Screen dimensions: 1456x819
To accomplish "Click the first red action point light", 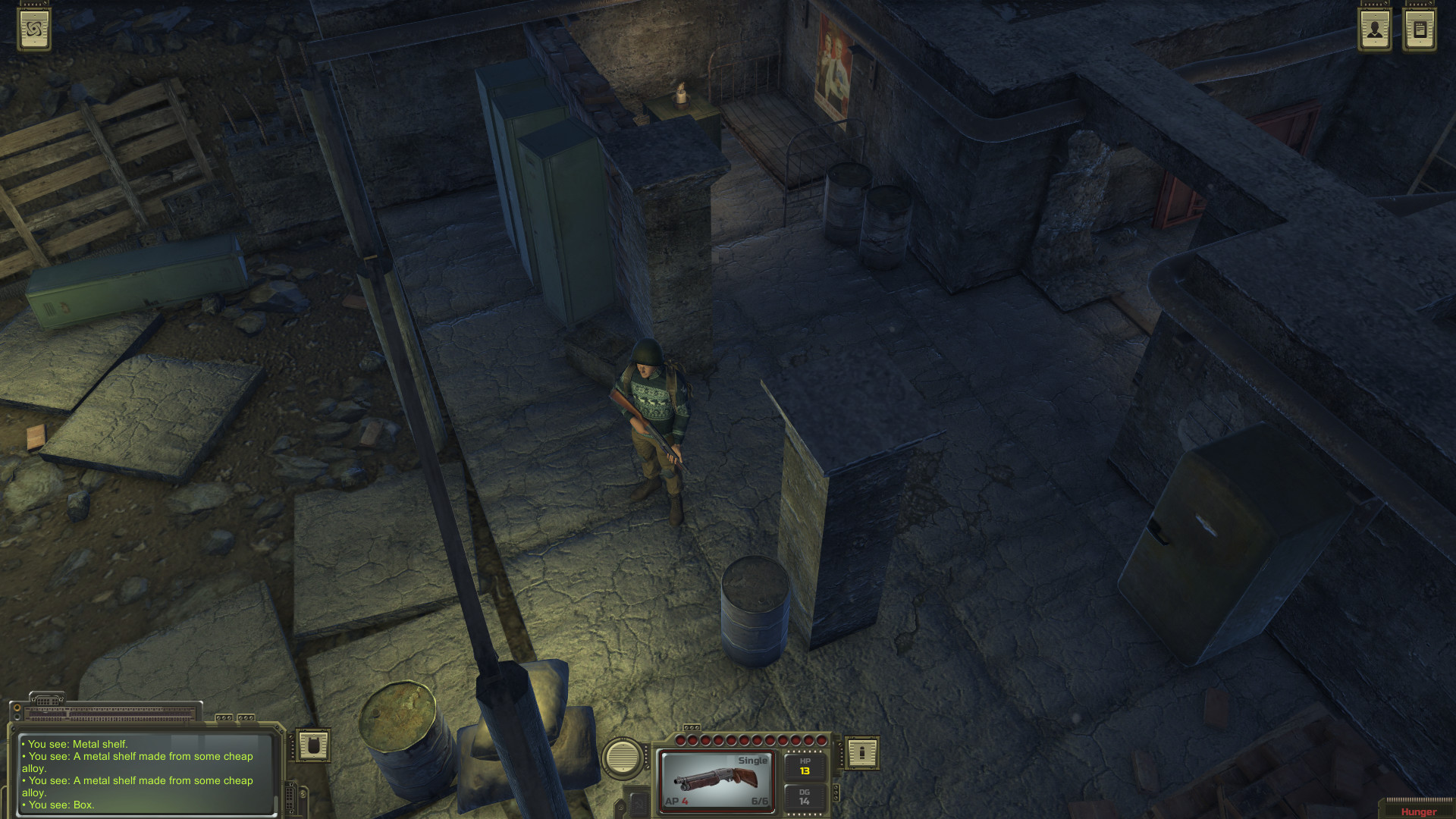I will (x=681, y=739).
